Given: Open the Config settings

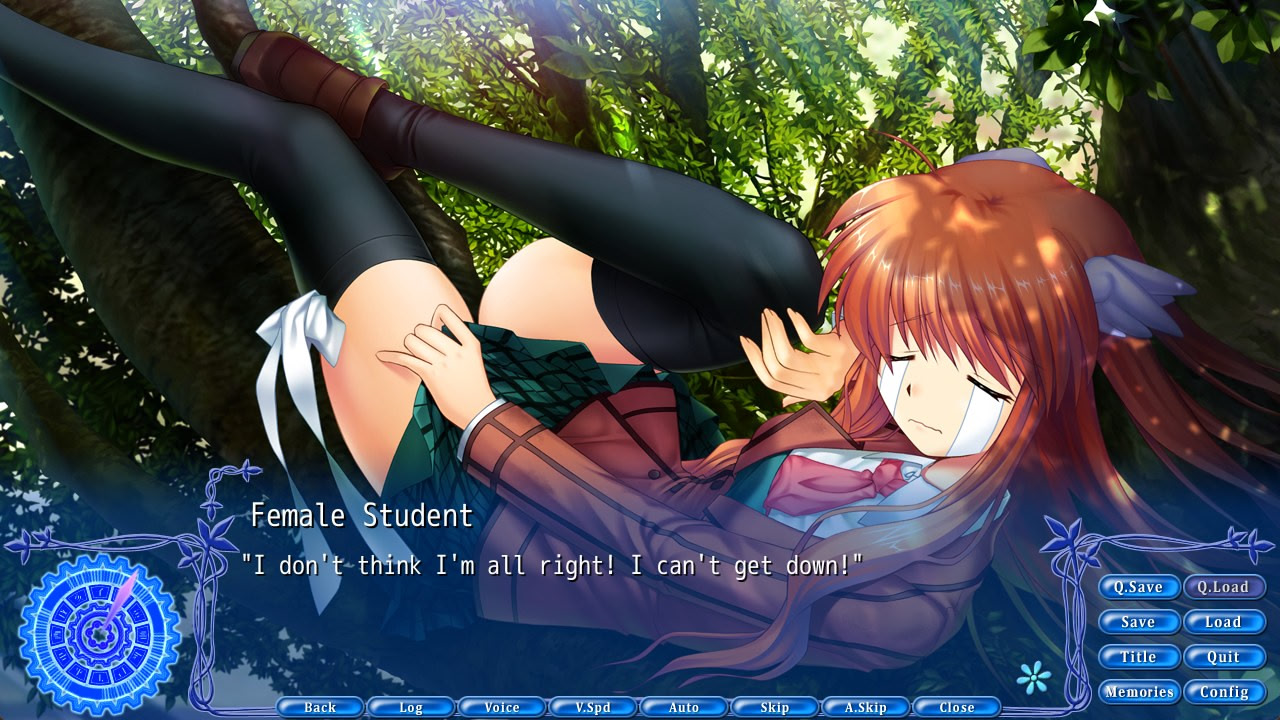Looking at the screenshot, I should point(1224,691).
